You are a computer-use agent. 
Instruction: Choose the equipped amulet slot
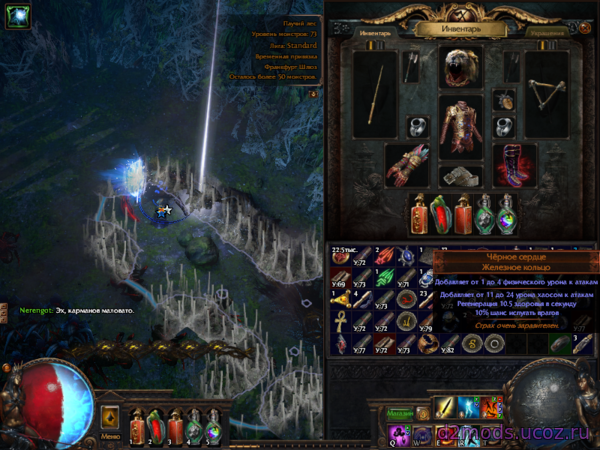(x=505, y=100)
